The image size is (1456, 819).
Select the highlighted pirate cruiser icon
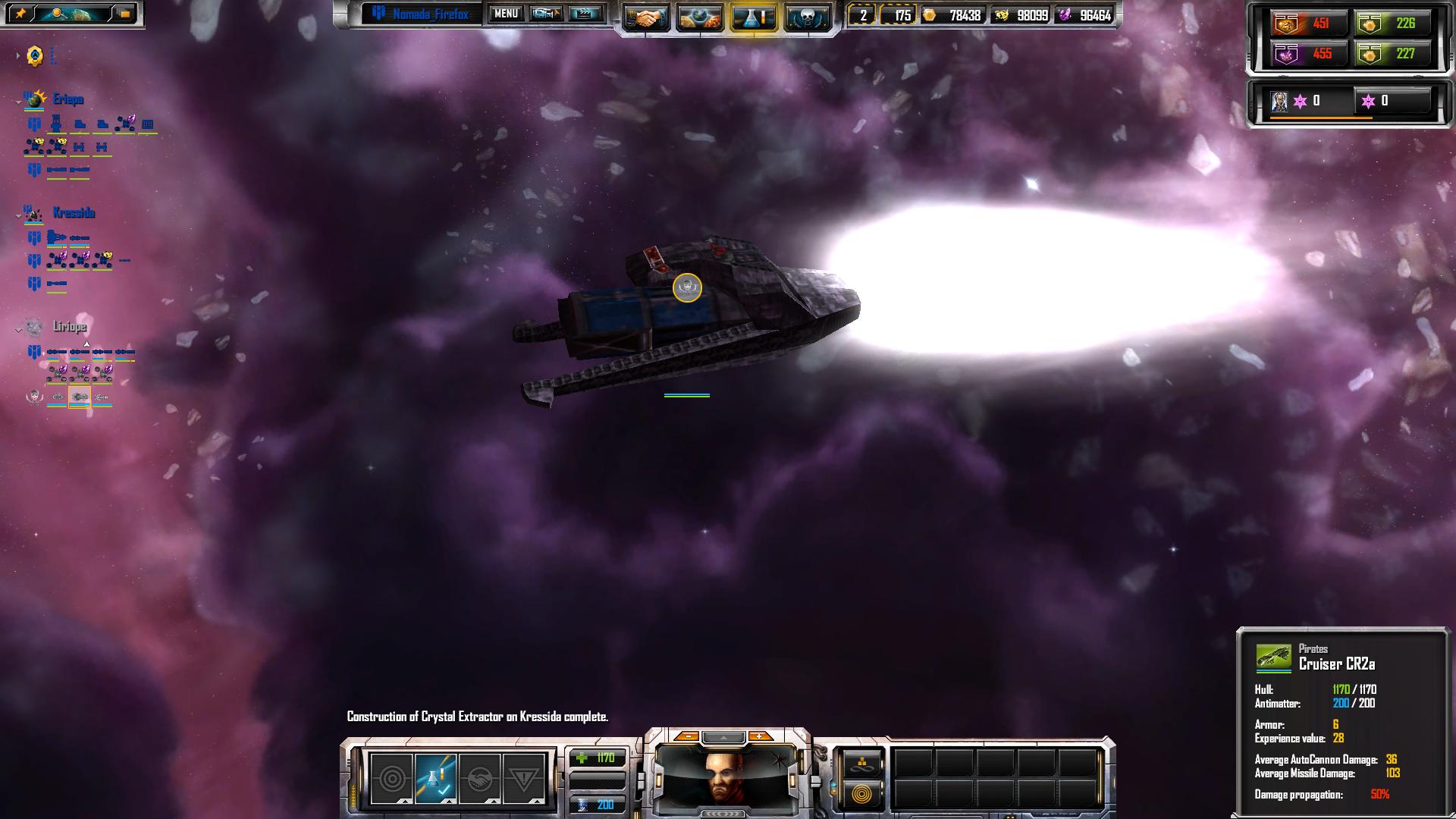pos(80,397)
